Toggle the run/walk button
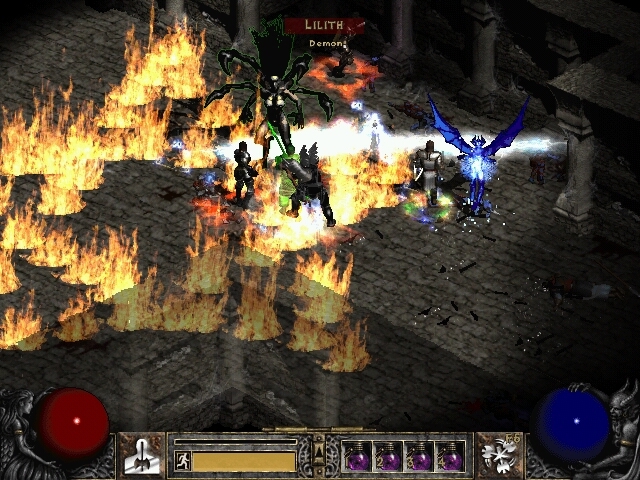640x480 pixels. click(182, 461)
